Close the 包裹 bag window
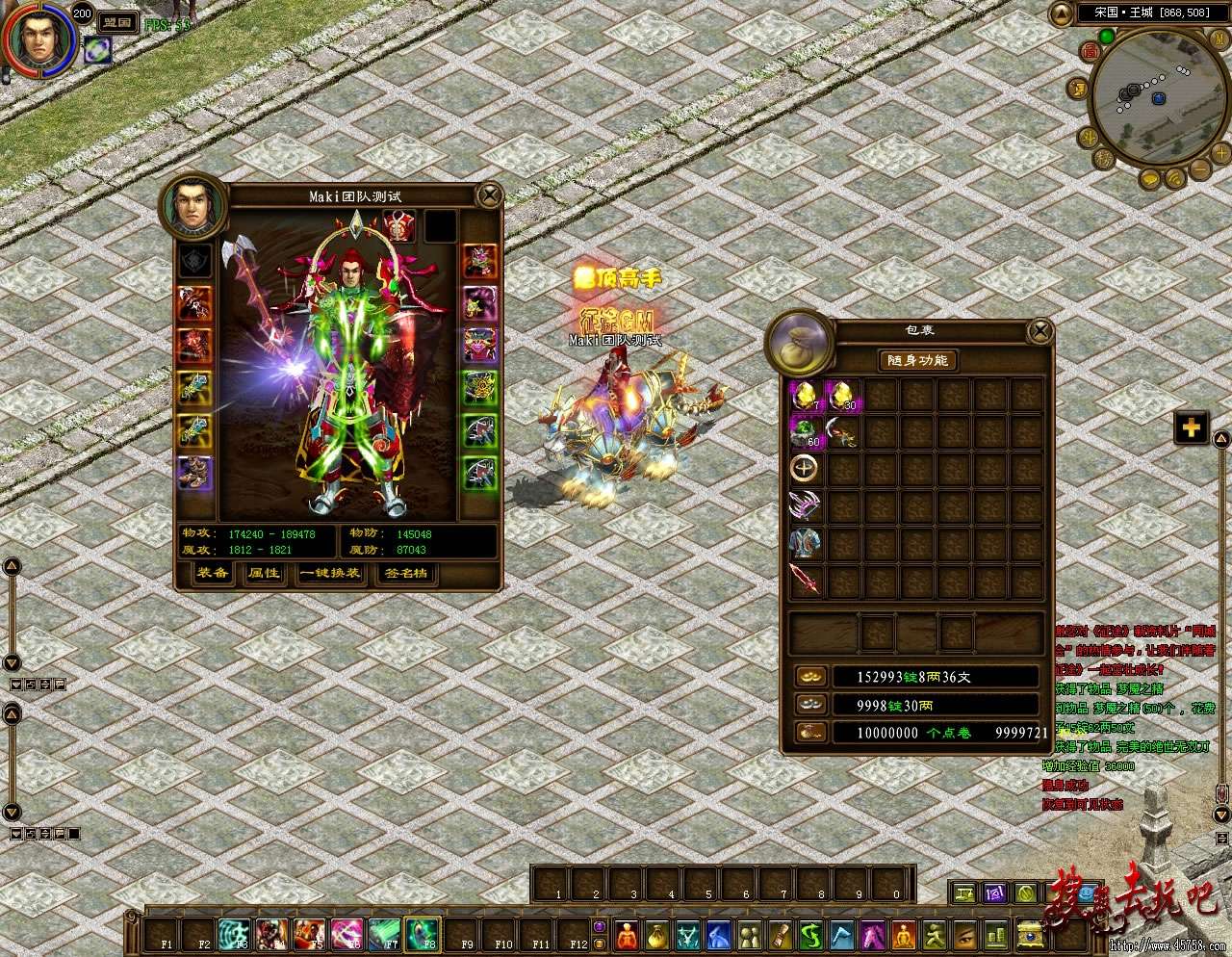1232x957 pixels. (x=1039, y=332)
